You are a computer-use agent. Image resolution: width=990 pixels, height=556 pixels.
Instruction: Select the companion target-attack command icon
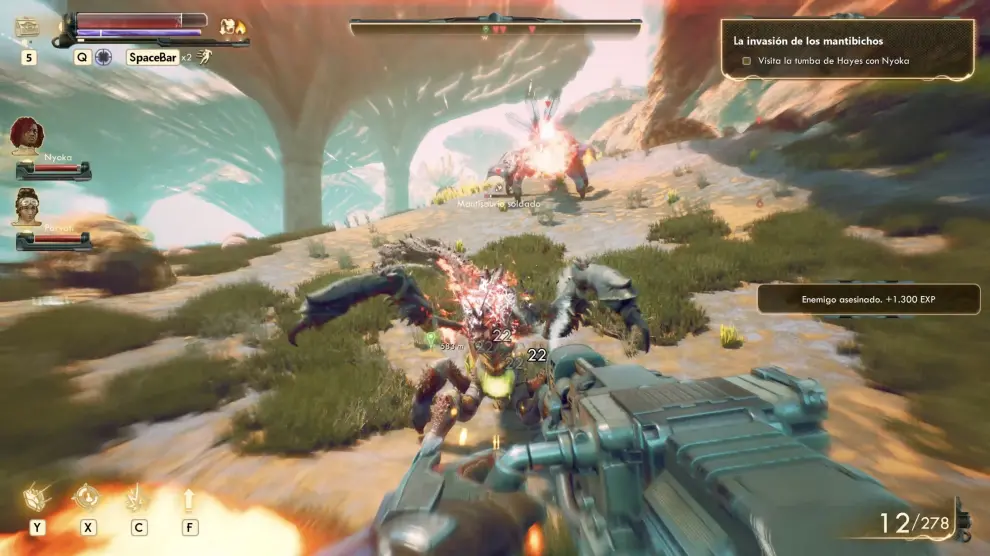tap(87, 497)
